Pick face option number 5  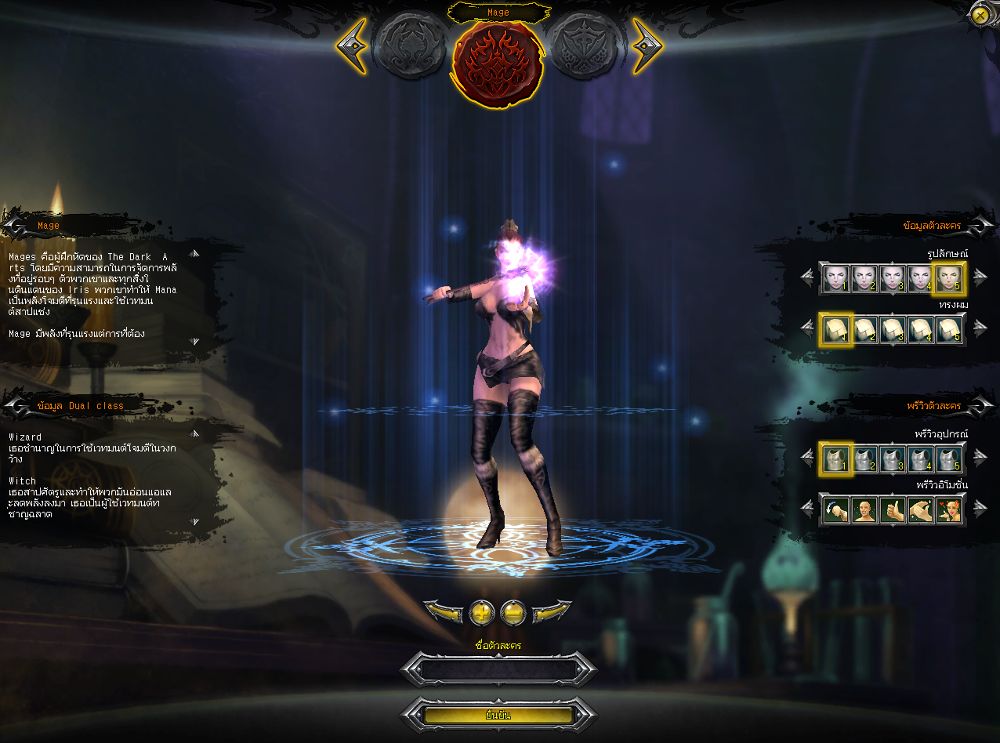click(x=950, y=279)
